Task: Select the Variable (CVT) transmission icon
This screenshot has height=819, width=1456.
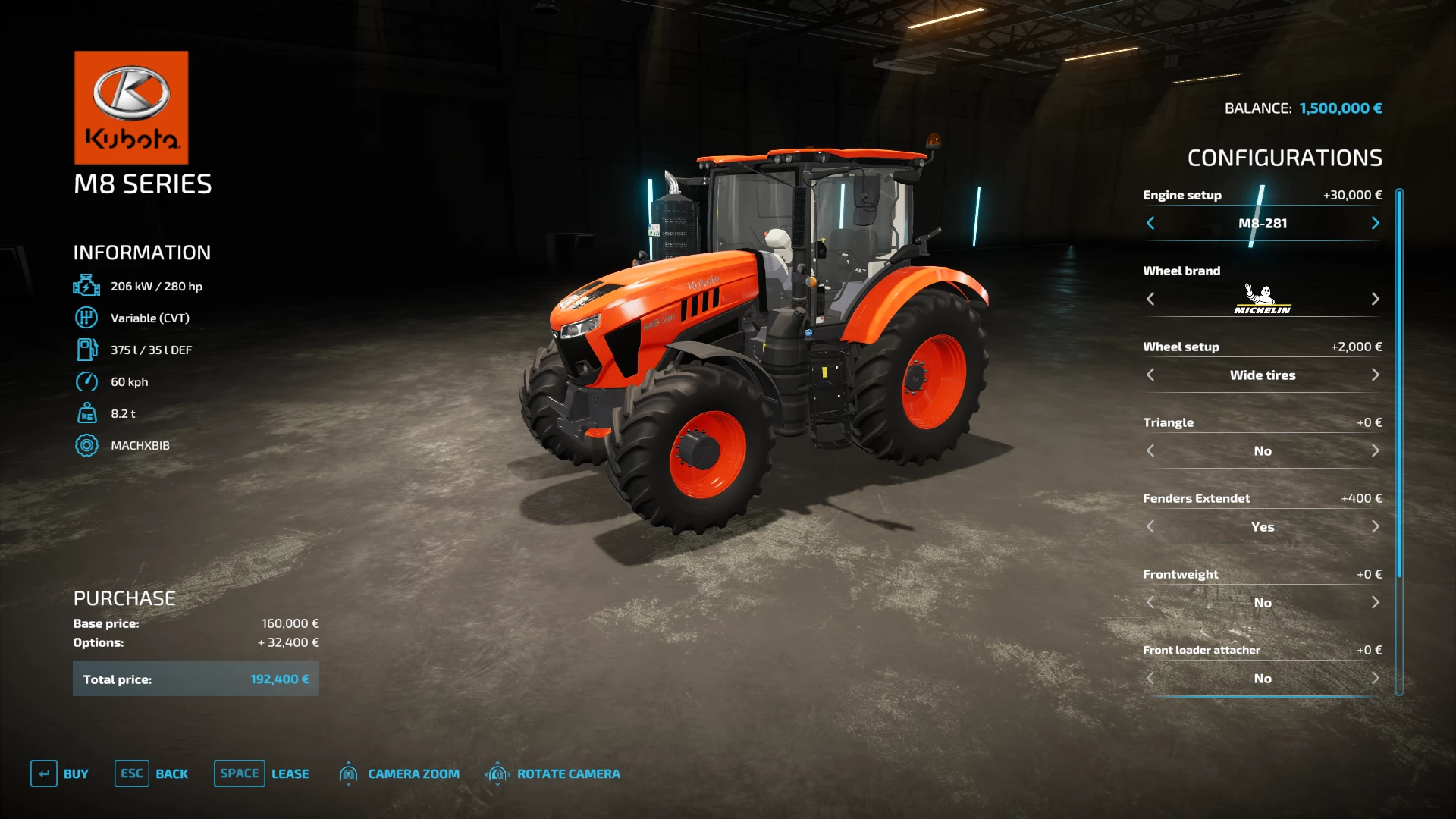Action: 87,318
